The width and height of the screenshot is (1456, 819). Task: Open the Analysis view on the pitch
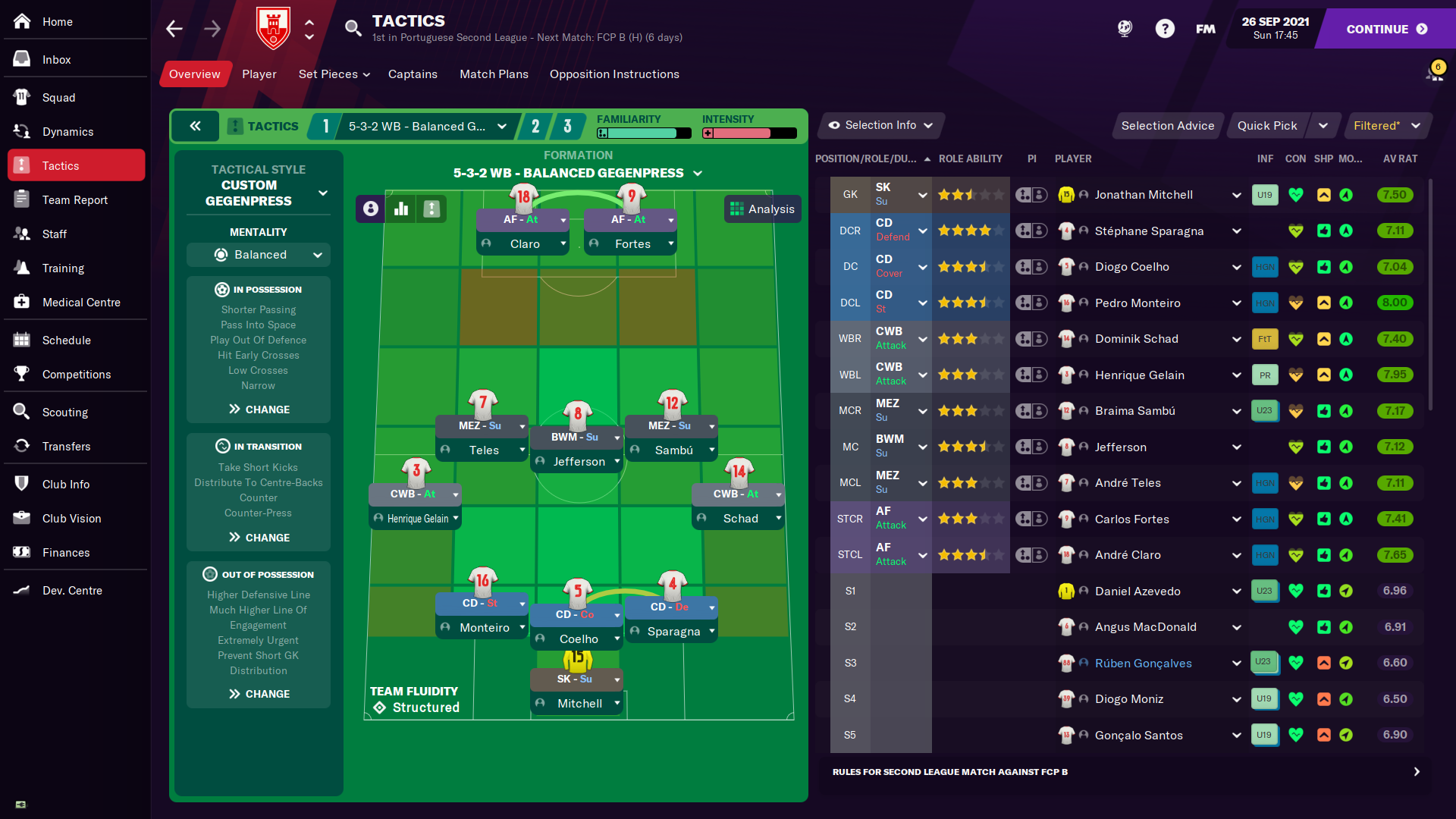click(x=762, y=209)
